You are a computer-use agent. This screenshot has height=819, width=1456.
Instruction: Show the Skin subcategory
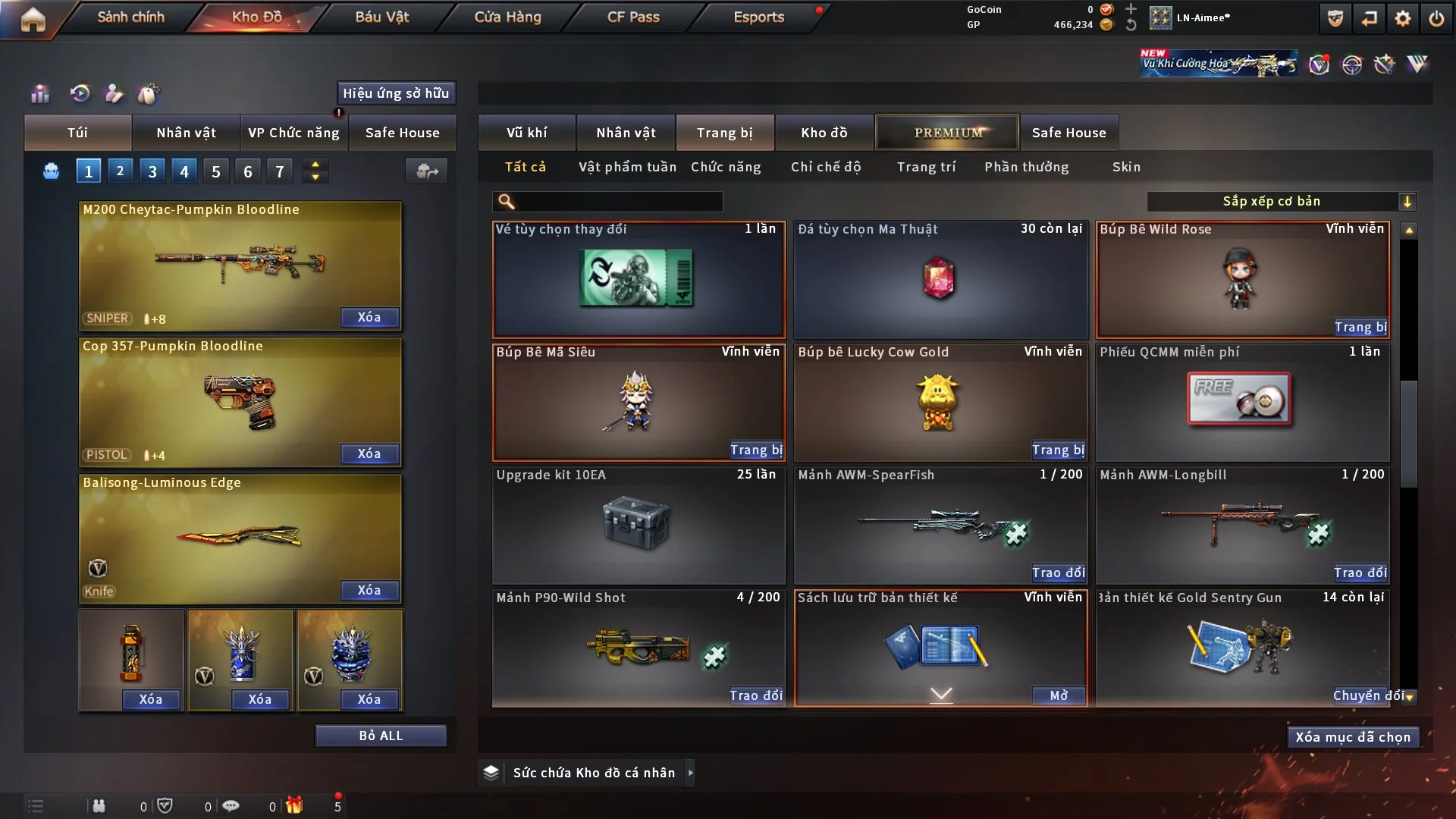(x=1126, y=167)
